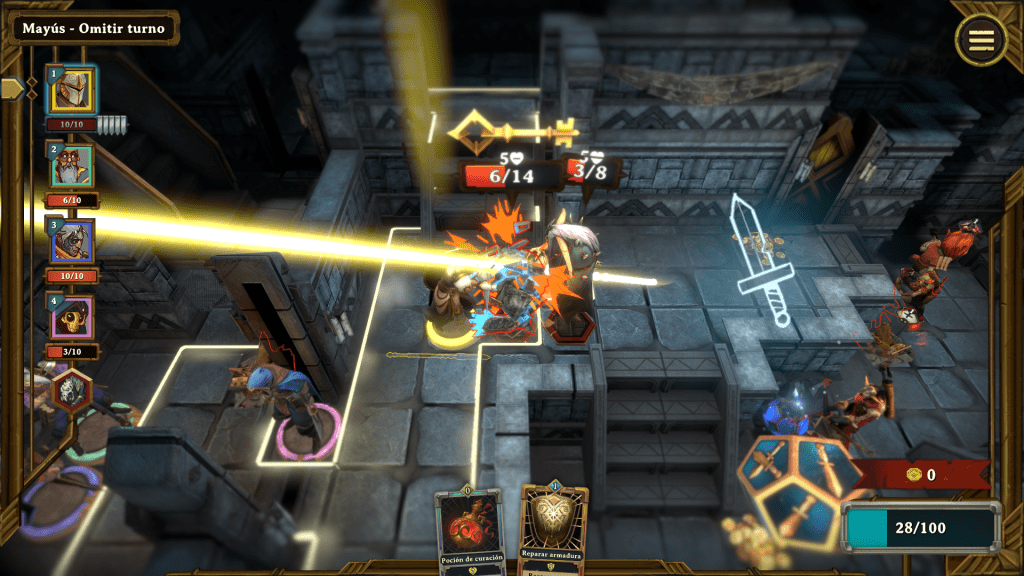Select the masked hero portrait
1024x576 pixels.
click(x=72, y=318)
